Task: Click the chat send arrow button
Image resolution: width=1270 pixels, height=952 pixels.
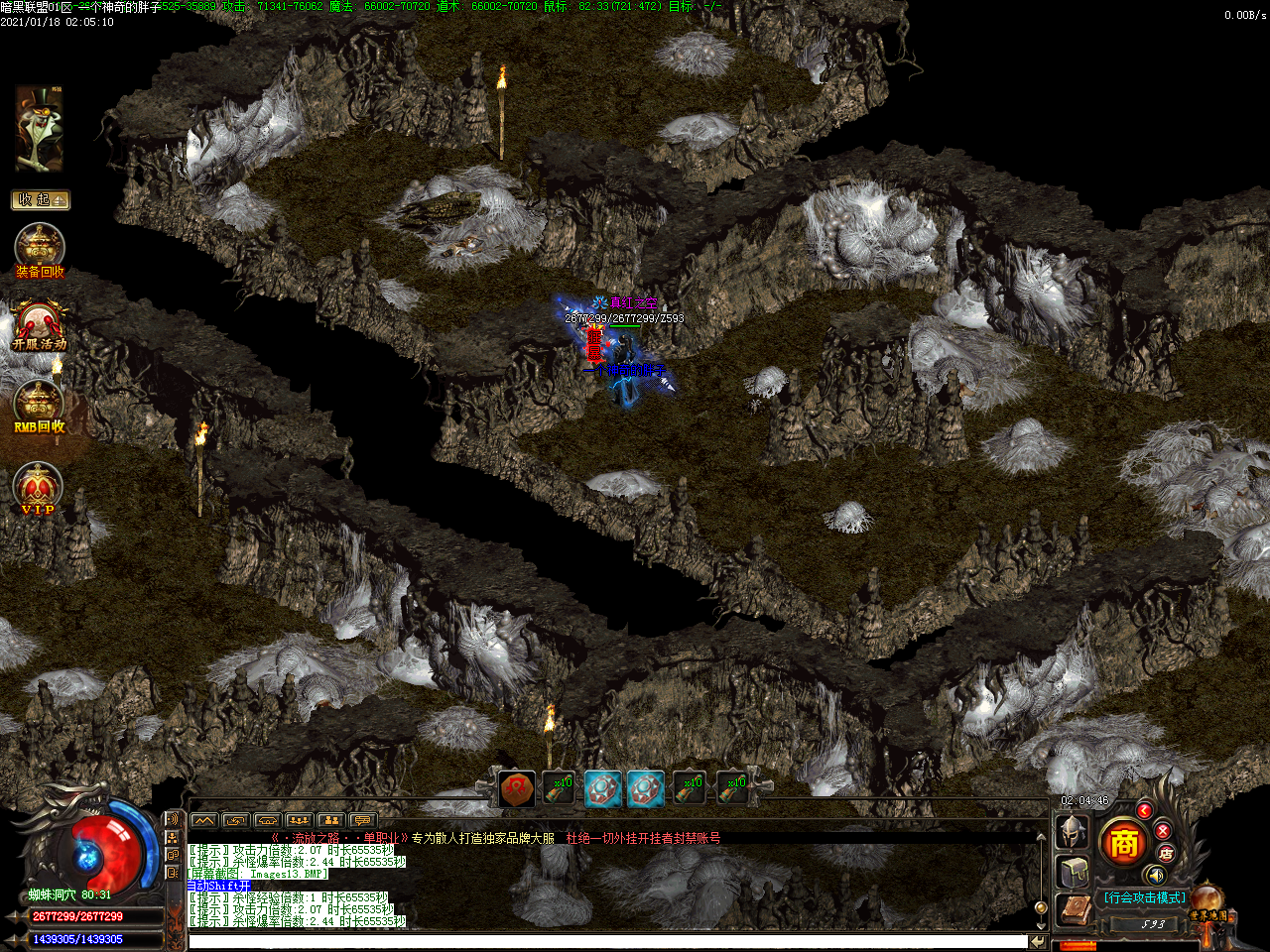Action: point(1038,941)
